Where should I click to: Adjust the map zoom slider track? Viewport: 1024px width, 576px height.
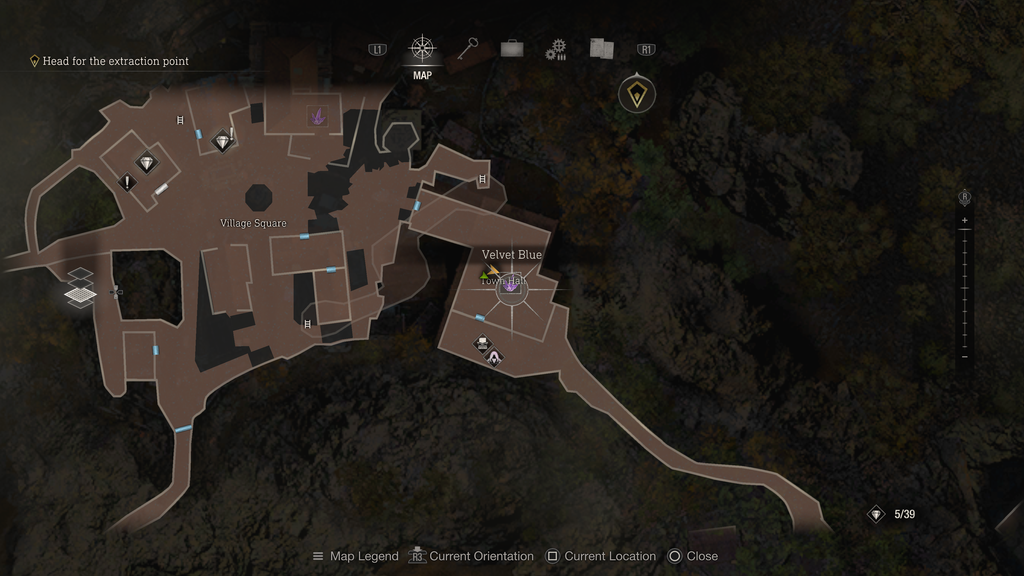click(965, 288)
